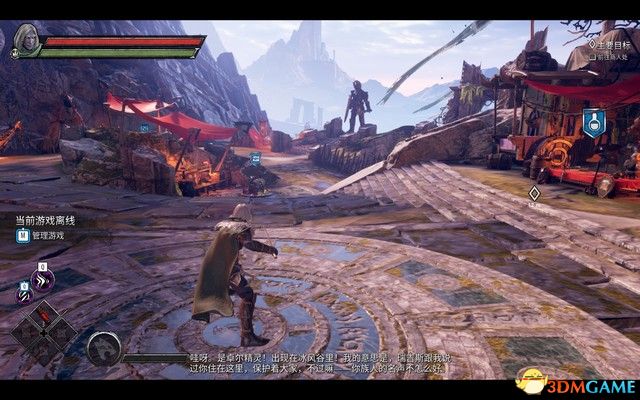Screen dimensions: 640x400
Task: Activate the chevron dash ability icon
Action: point(43,282)
